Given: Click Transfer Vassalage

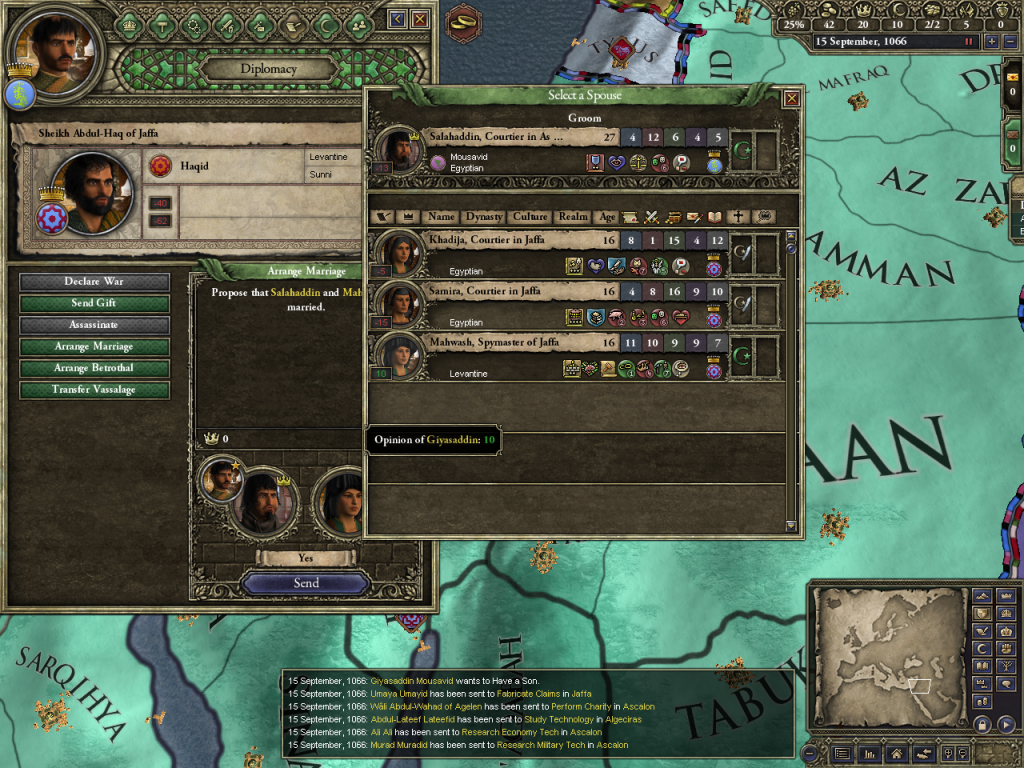Looking at the screenshot, I should (x=94, y=390).
